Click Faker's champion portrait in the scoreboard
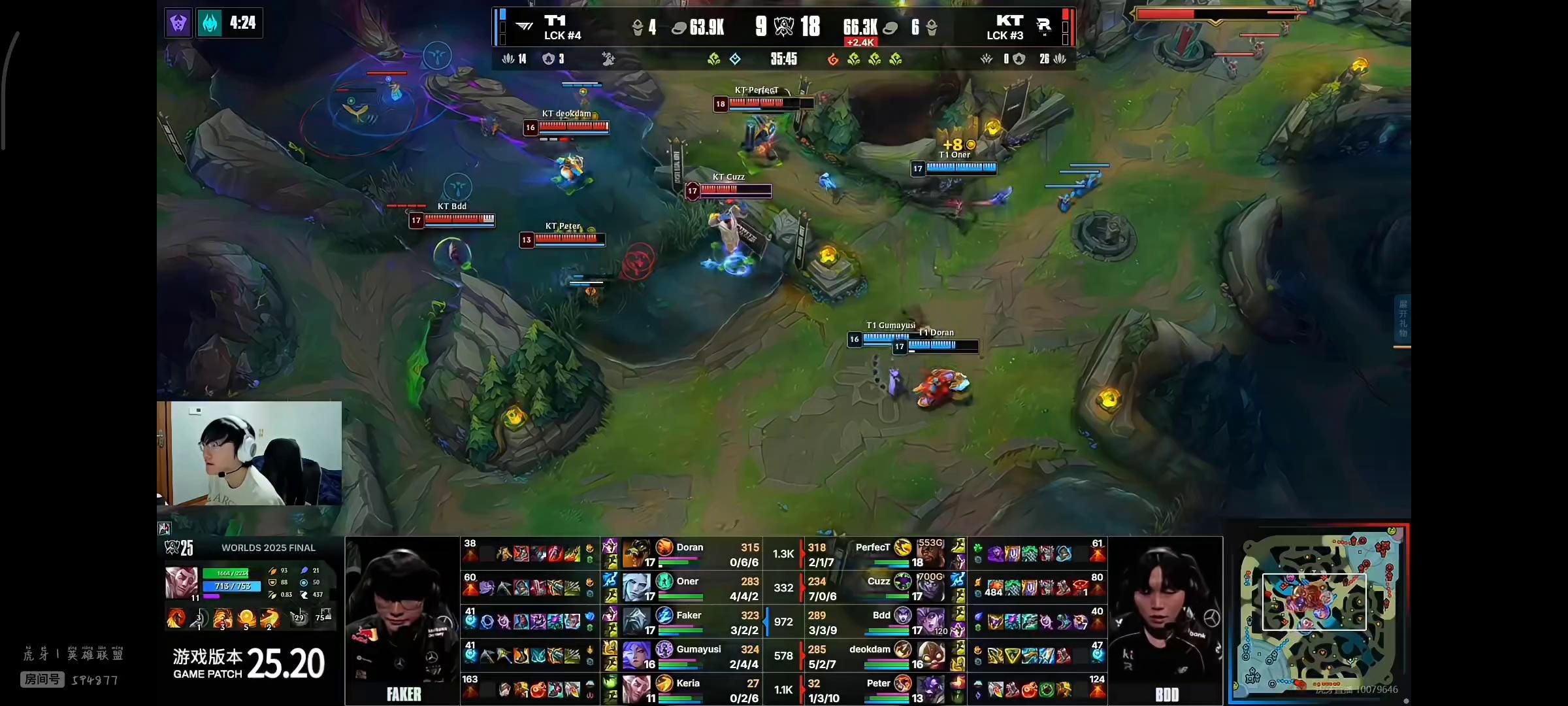Screen dimensions: 1568x706 click(x=637, y=622)
